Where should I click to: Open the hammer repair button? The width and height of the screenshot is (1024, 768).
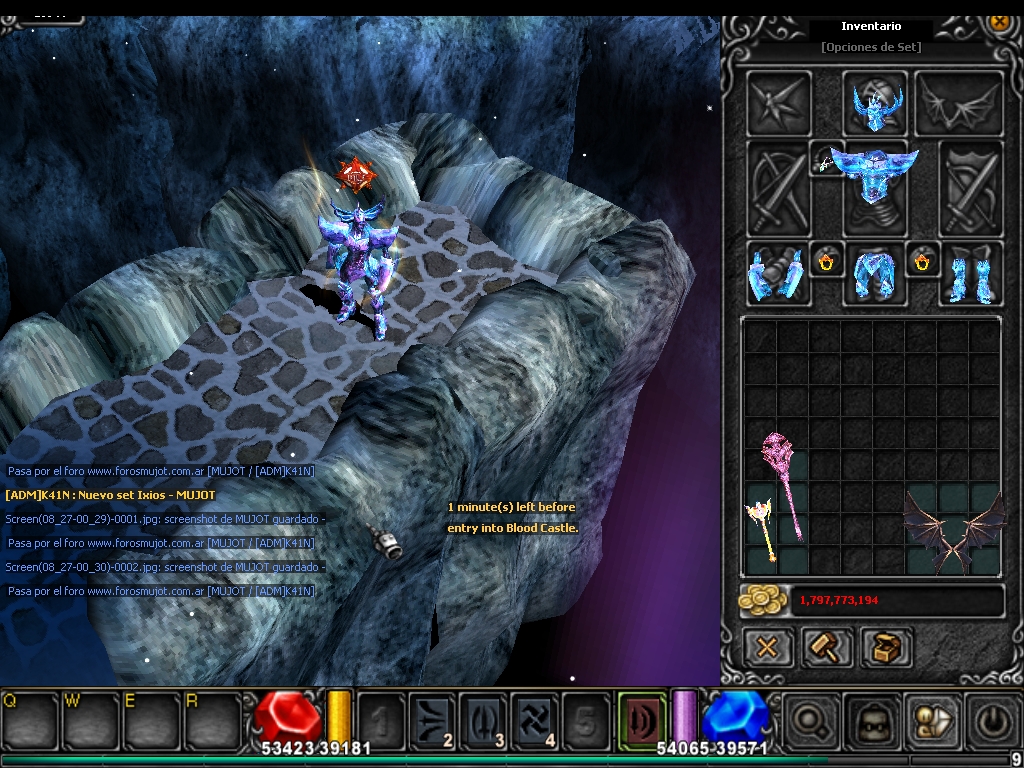pos(826,647)
